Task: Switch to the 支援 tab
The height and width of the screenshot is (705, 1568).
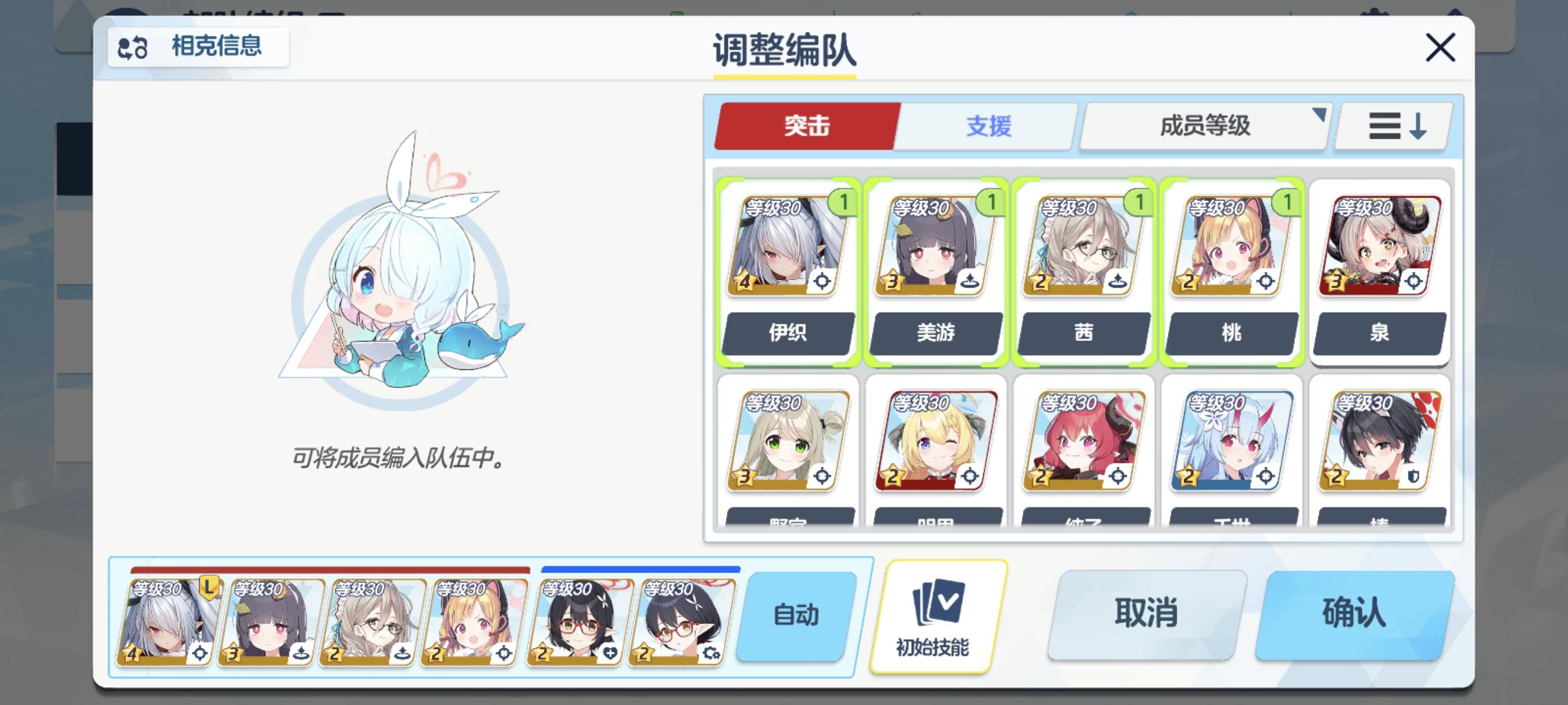Action: click(988, 127)
